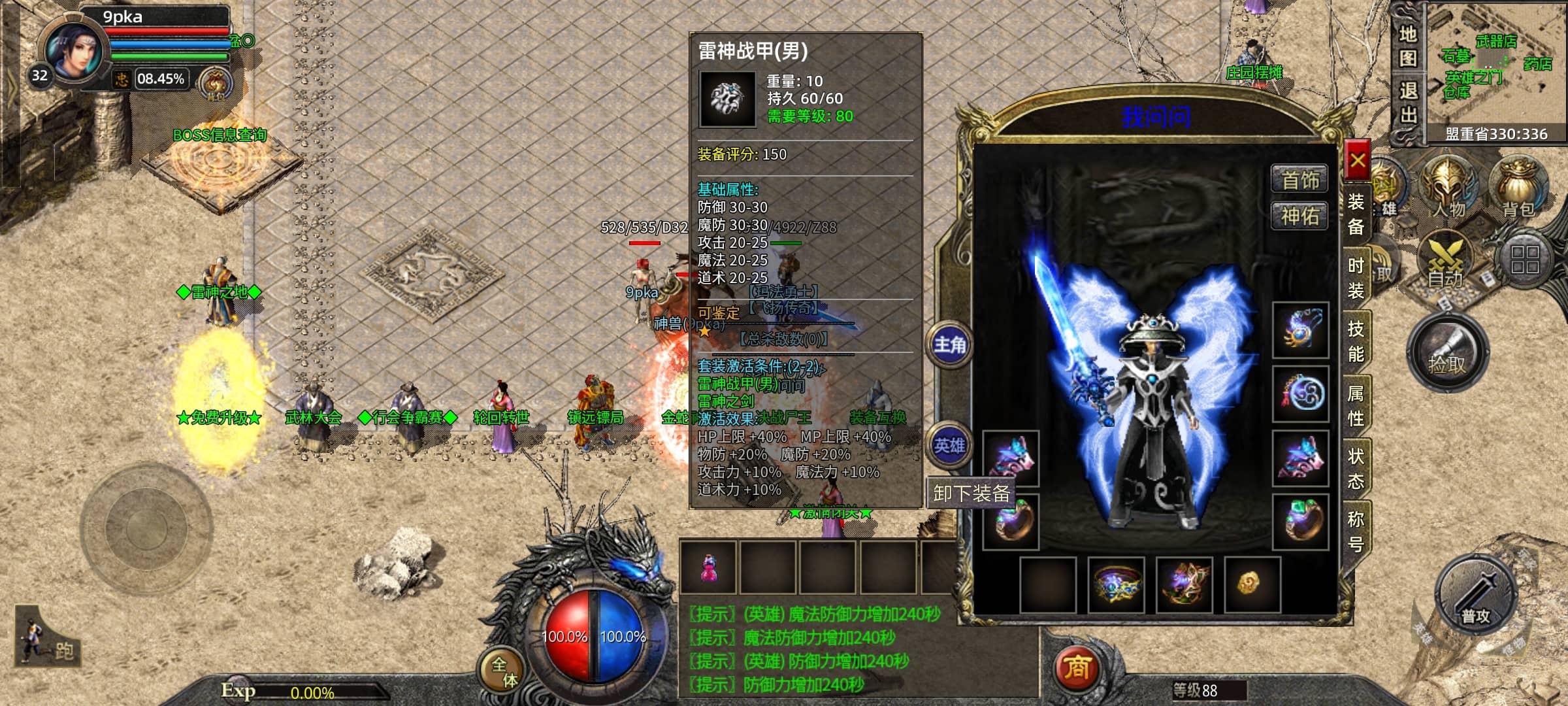Screen dimensions: 1568x706
Task: Select the 主角 main character button
Action: (x=949, y=345)
